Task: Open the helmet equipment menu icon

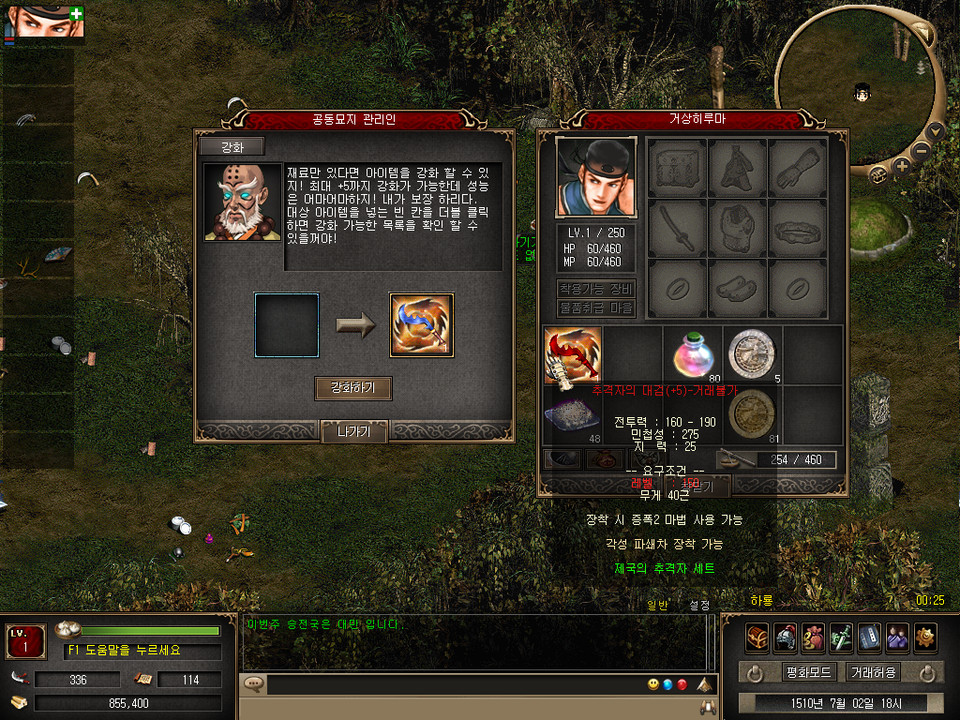Action: coord(785,636)
